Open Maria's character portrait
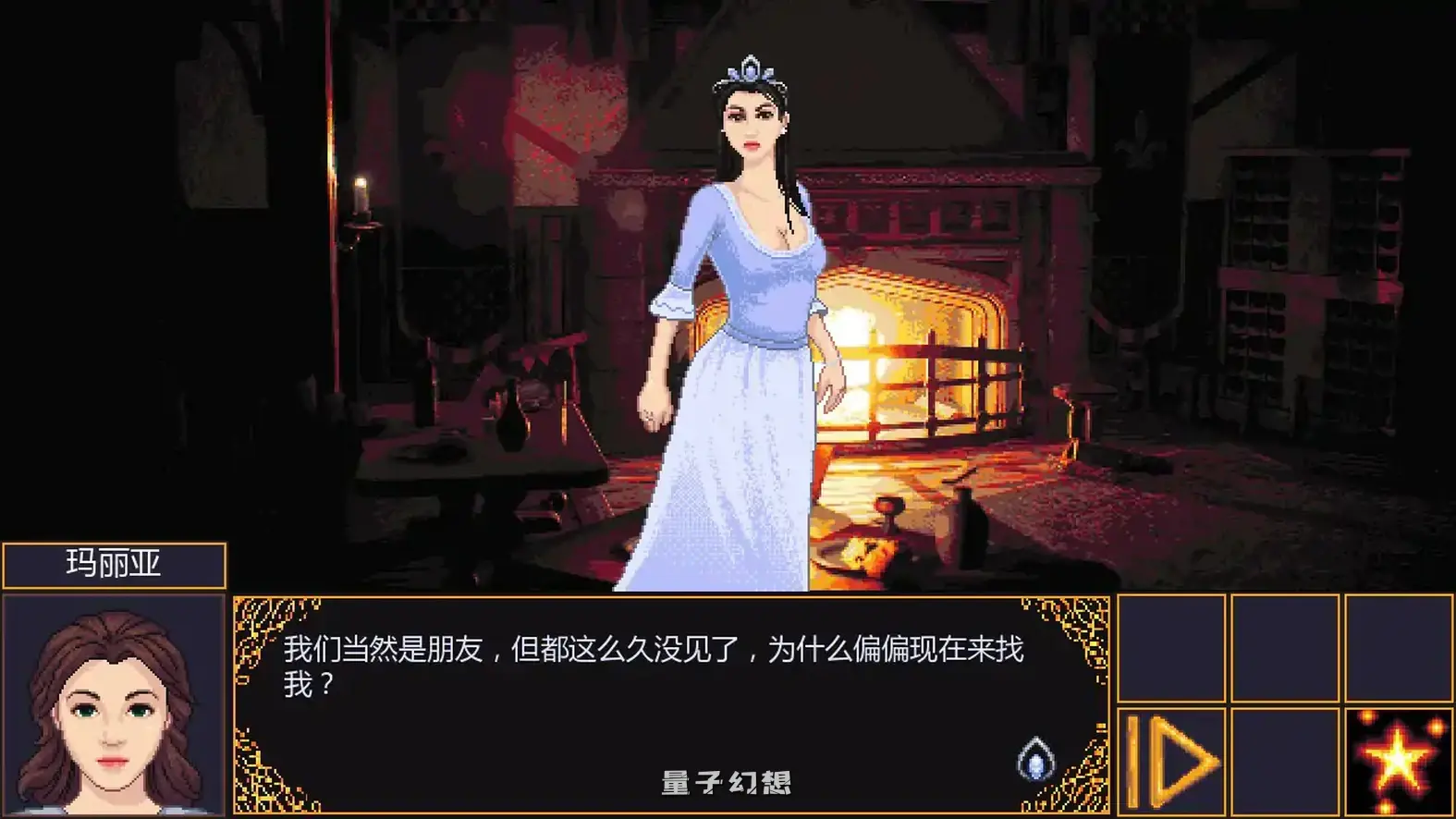The height and width of the screenshot is (819, 1456). (111, 707)
